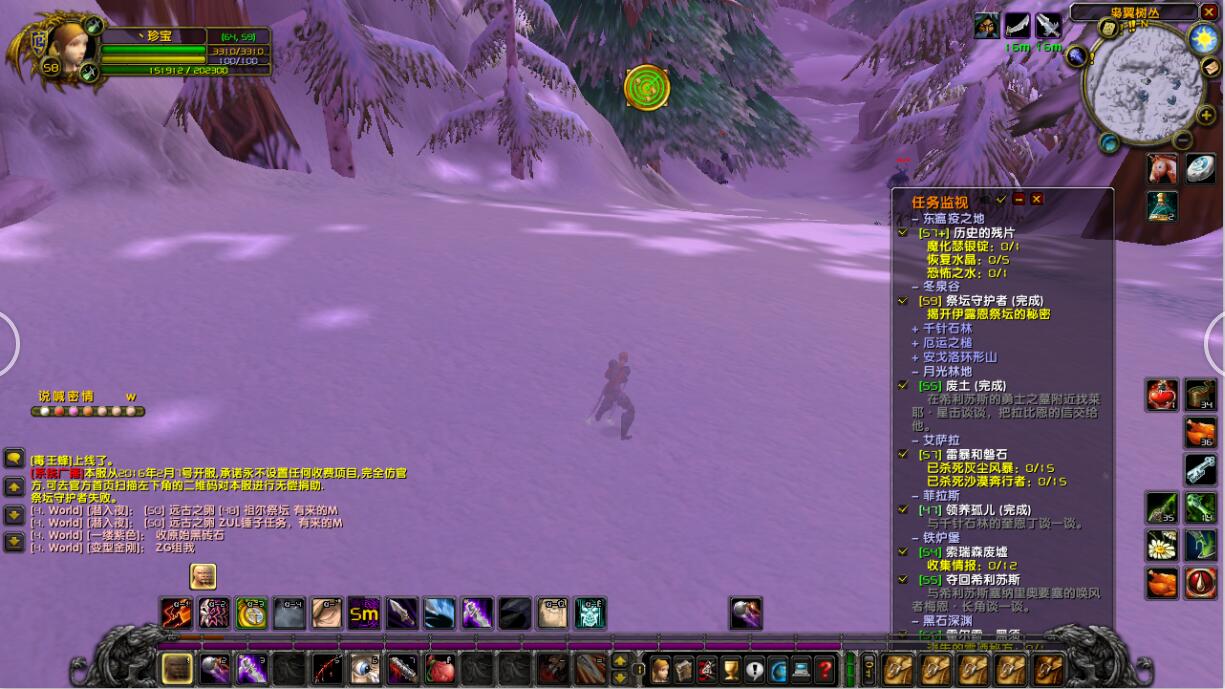This screenshot has width=1225, height=689.
Task: Minimize the quest tracker panel
Action: (x=1019, y=200)
